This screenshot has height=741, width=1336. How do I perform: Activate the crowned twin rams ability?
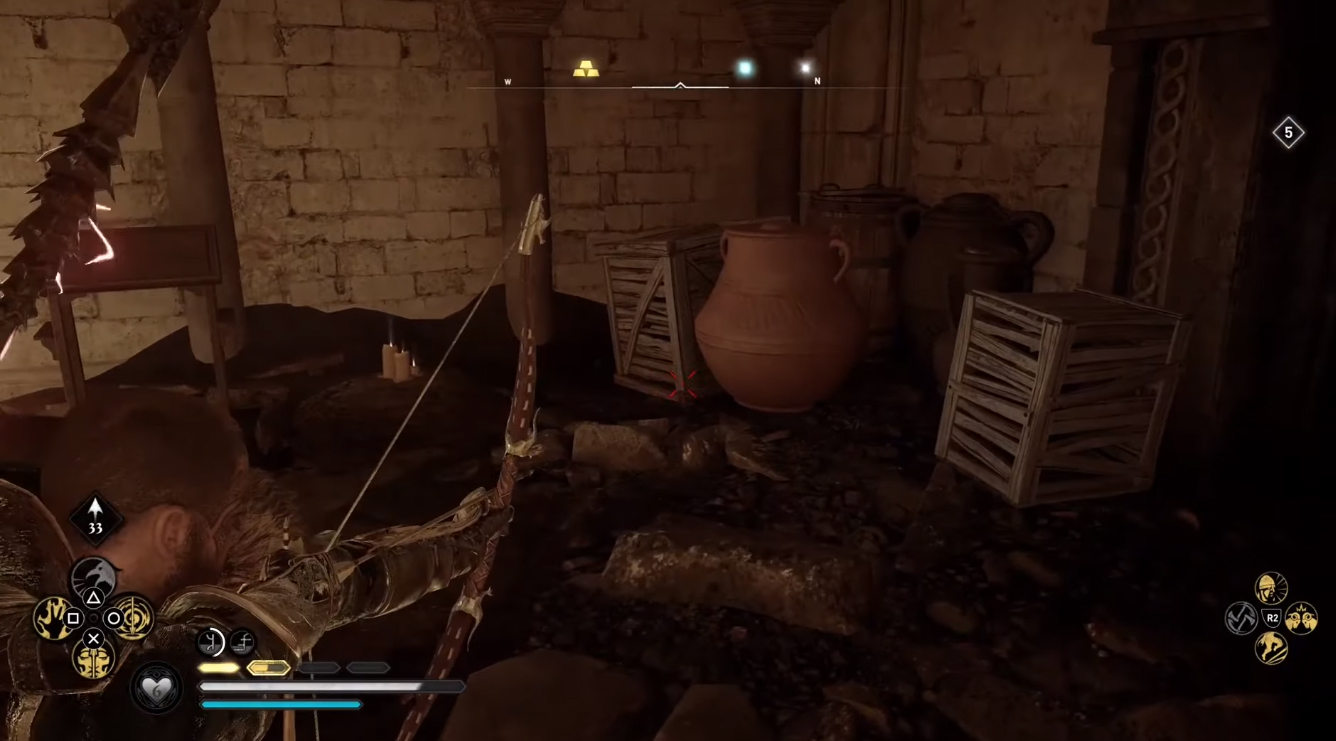[x=1301, y=618]
